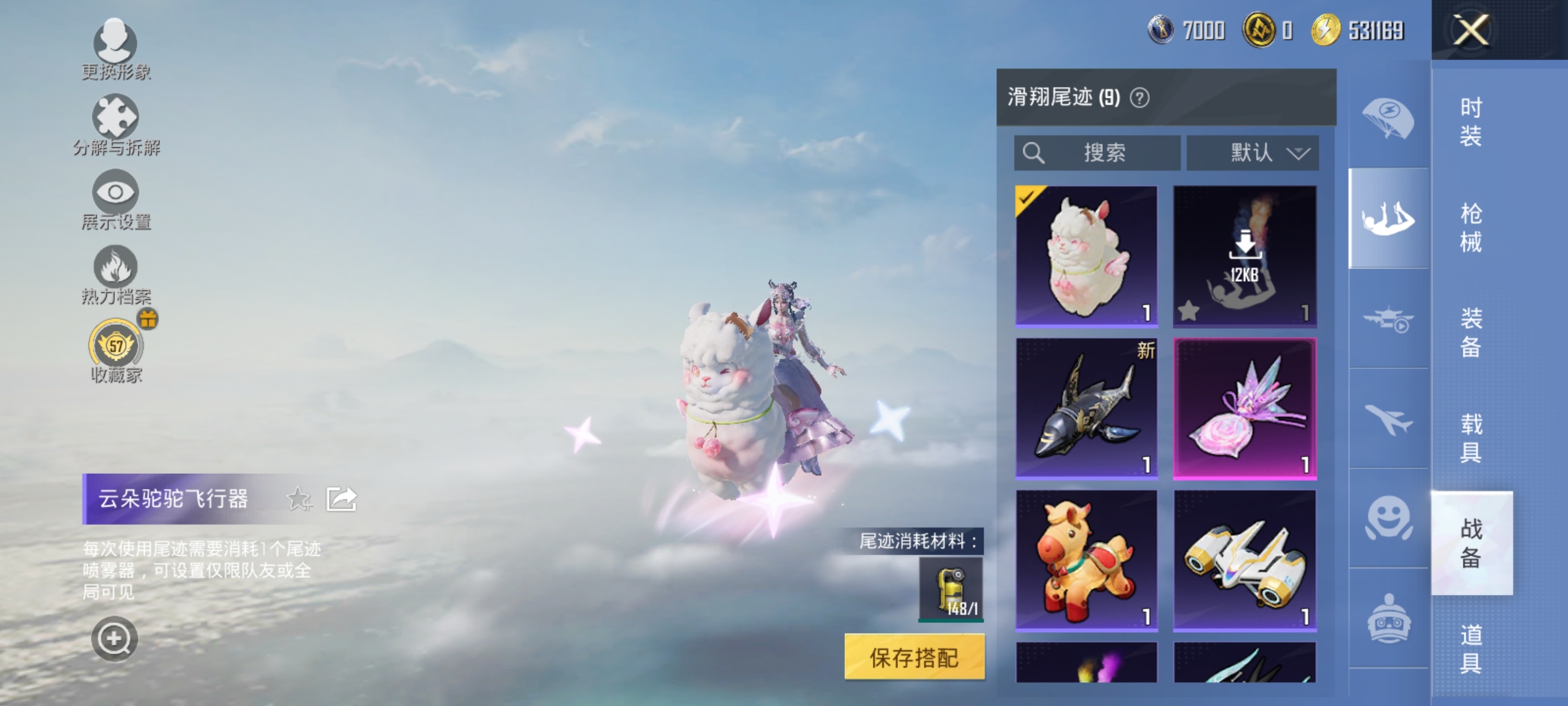Open the 分解与拆解 dismantle tool
This screenshot has width=1568, height=706.
coord(116,119)
